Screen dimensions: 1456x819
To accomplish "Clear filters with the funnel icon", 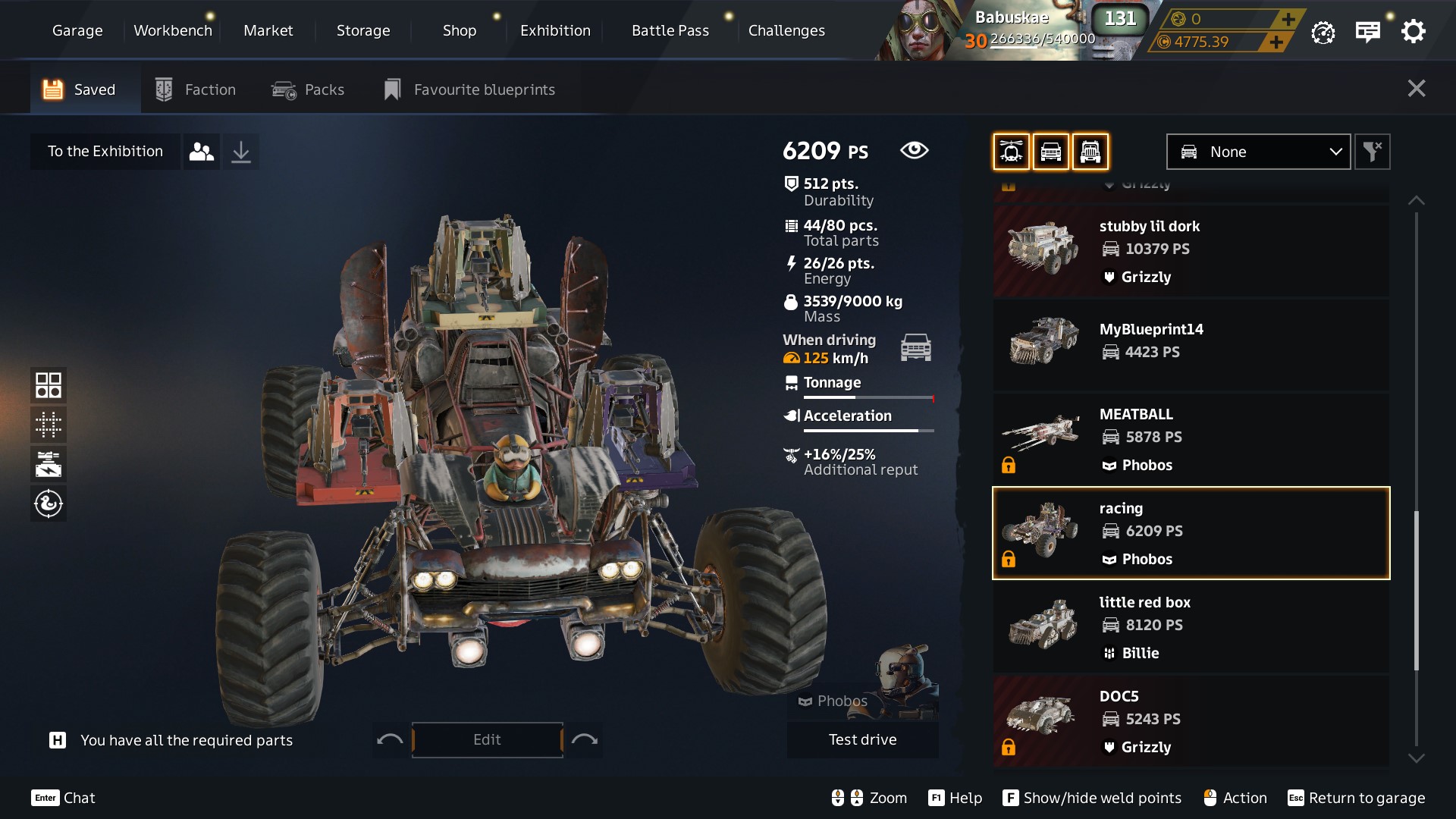I will 1372,152.
